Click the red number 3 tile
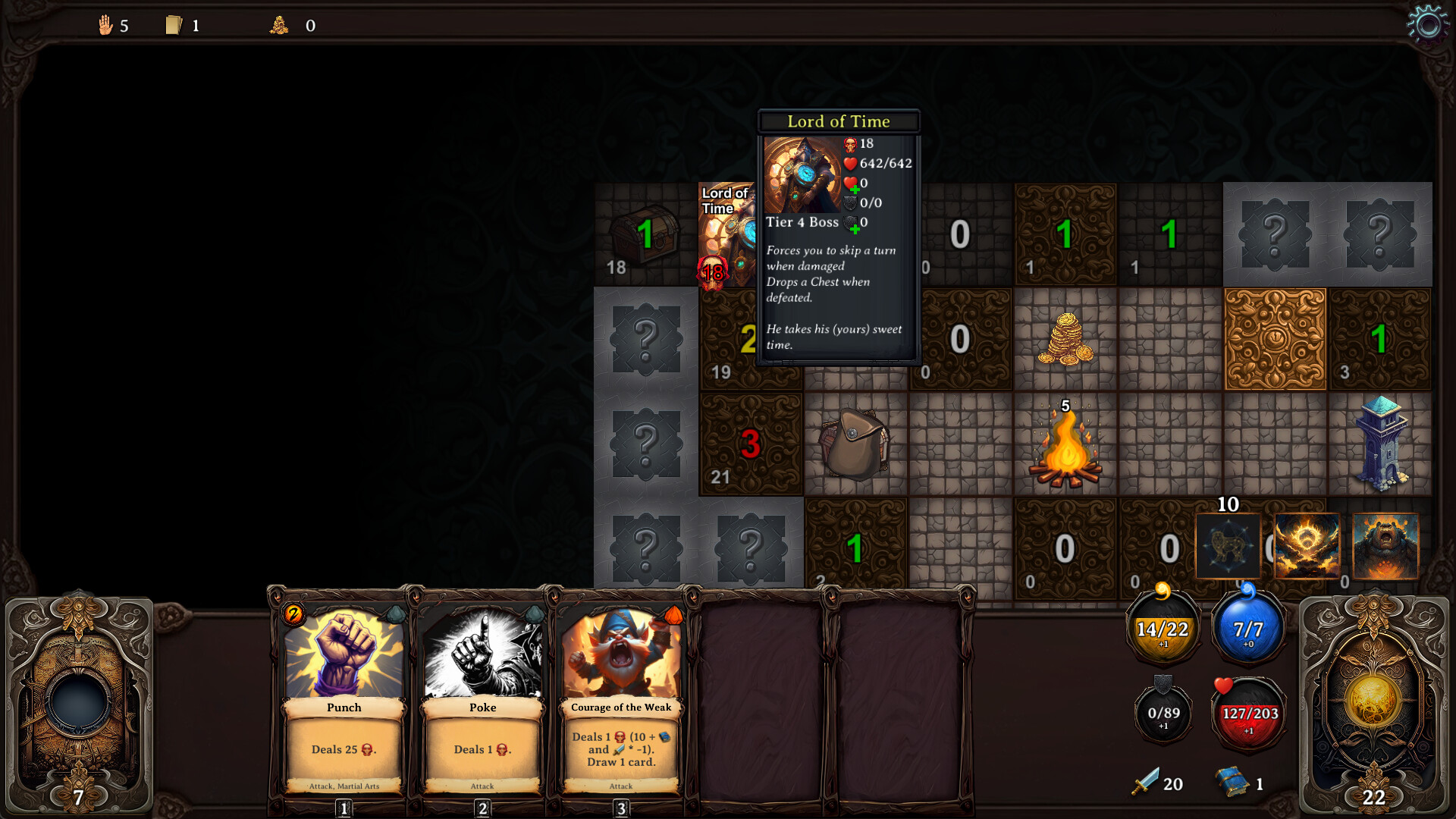Image resolution: width=1456 pixels, height=819 pixels. click(750, 444)
